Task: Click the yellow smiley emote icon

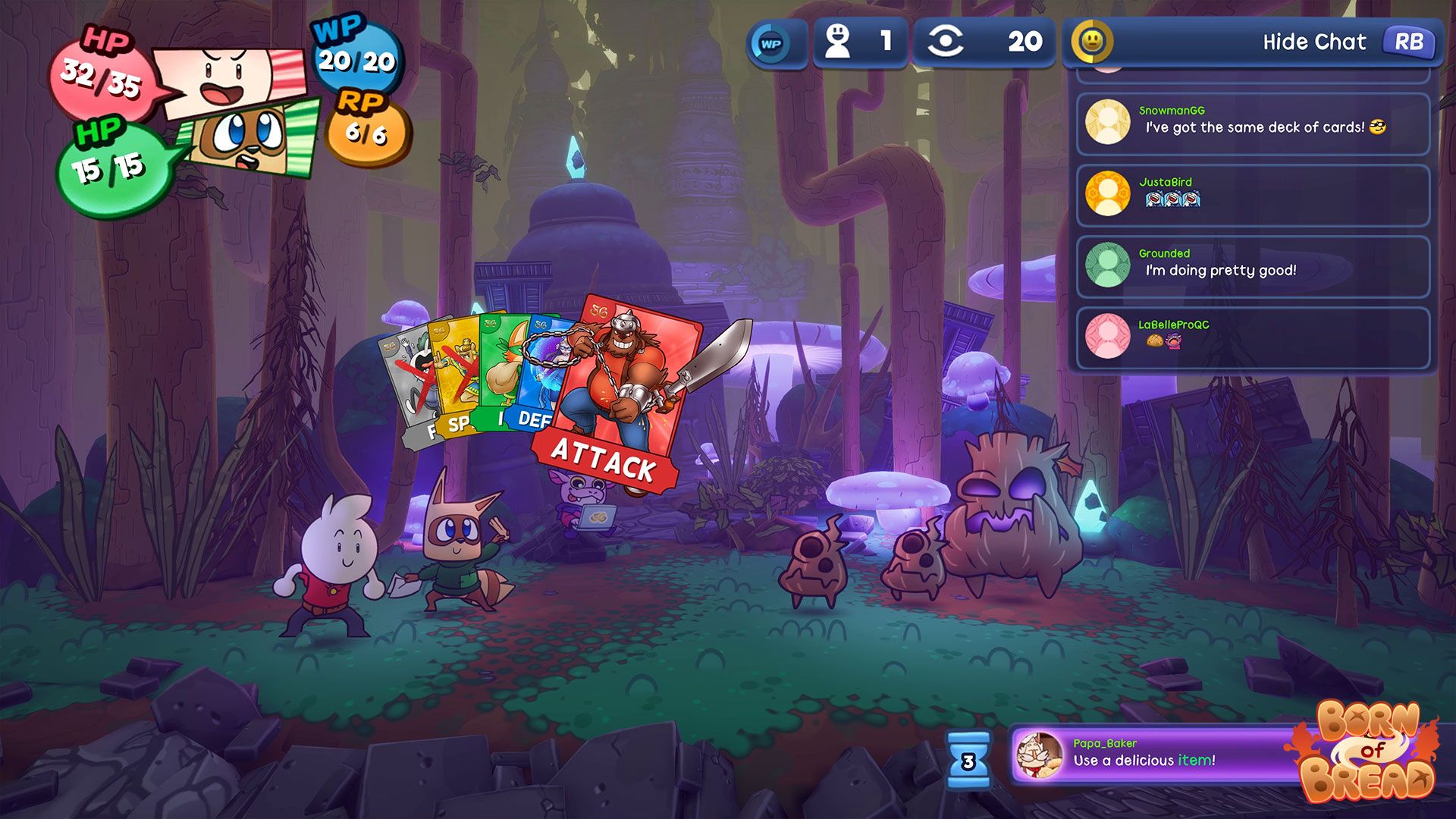Action: click(x=1091, y=42)
